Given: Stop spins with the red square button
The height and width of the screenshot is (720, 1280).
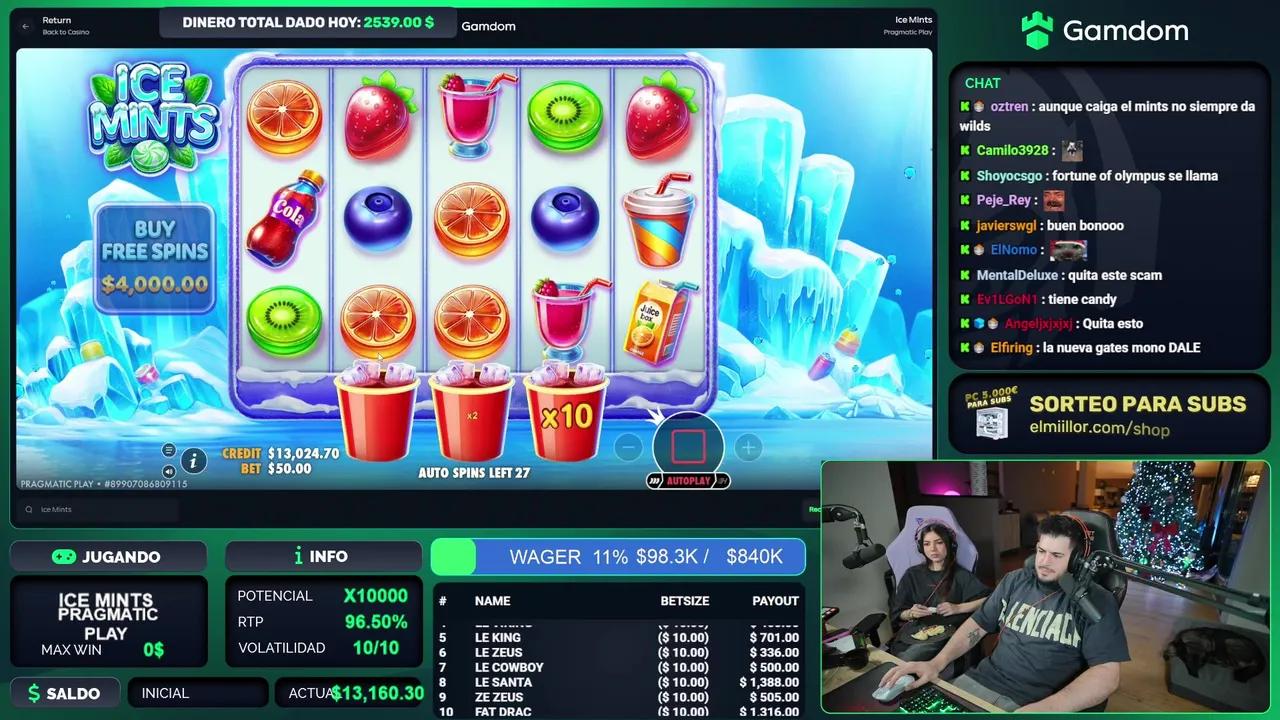Looking at the screenshot, I should 688,447.
